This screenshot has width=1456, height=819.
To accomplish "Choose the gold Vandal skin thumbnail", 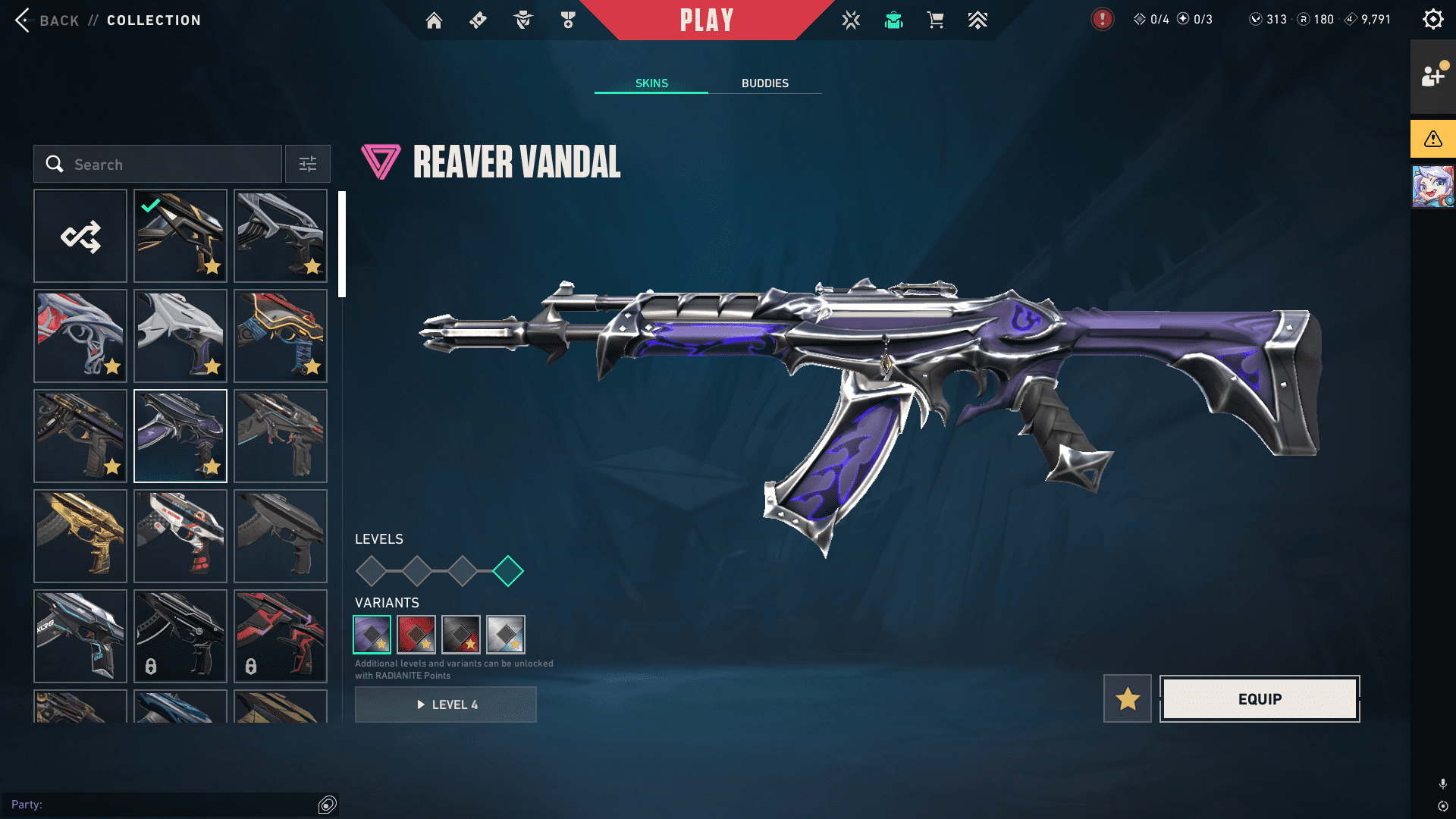I will [x=80, y=535].
